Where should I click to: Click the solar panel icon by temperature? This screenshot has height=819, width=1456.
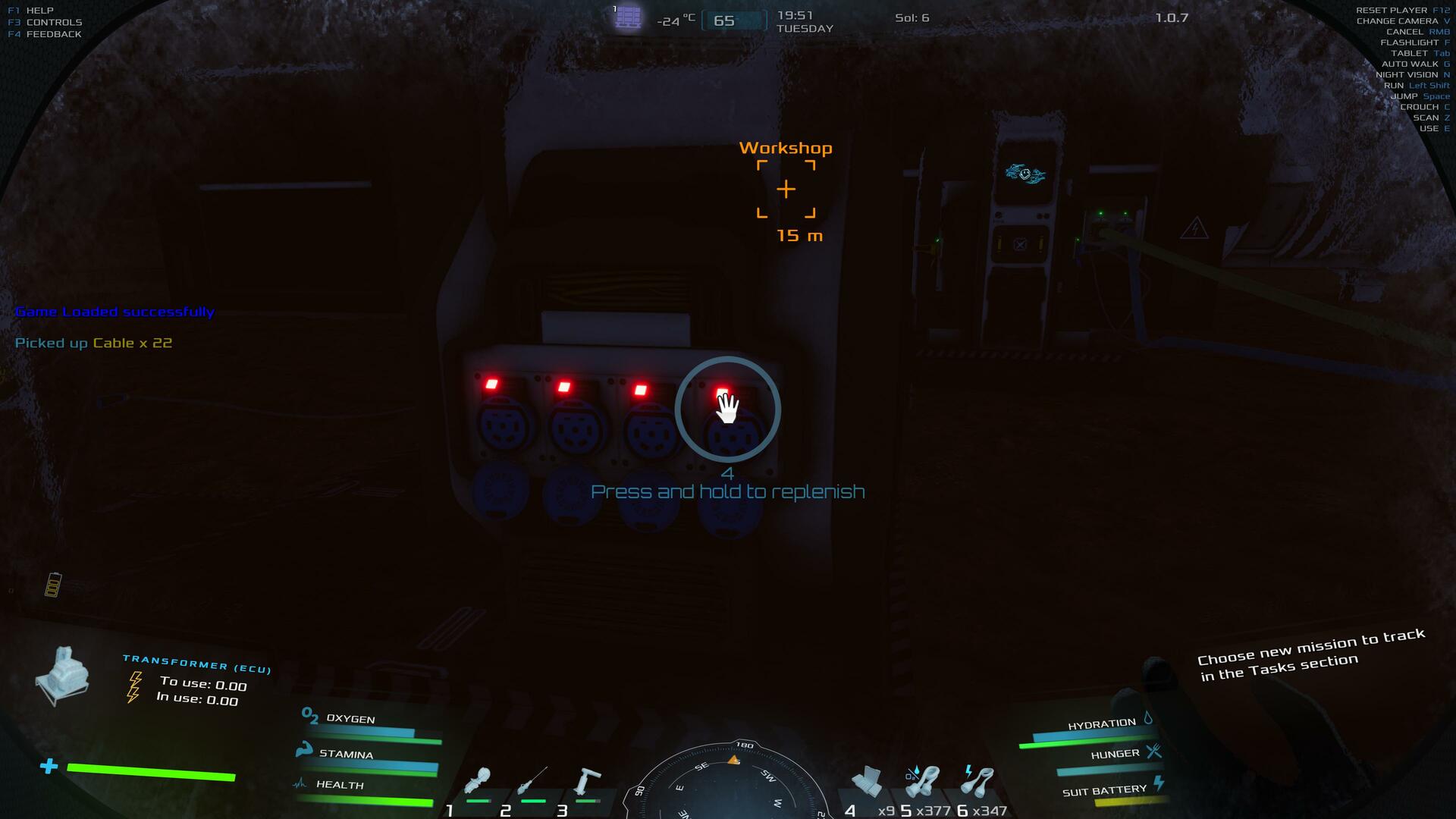click(x=629, y=17)
